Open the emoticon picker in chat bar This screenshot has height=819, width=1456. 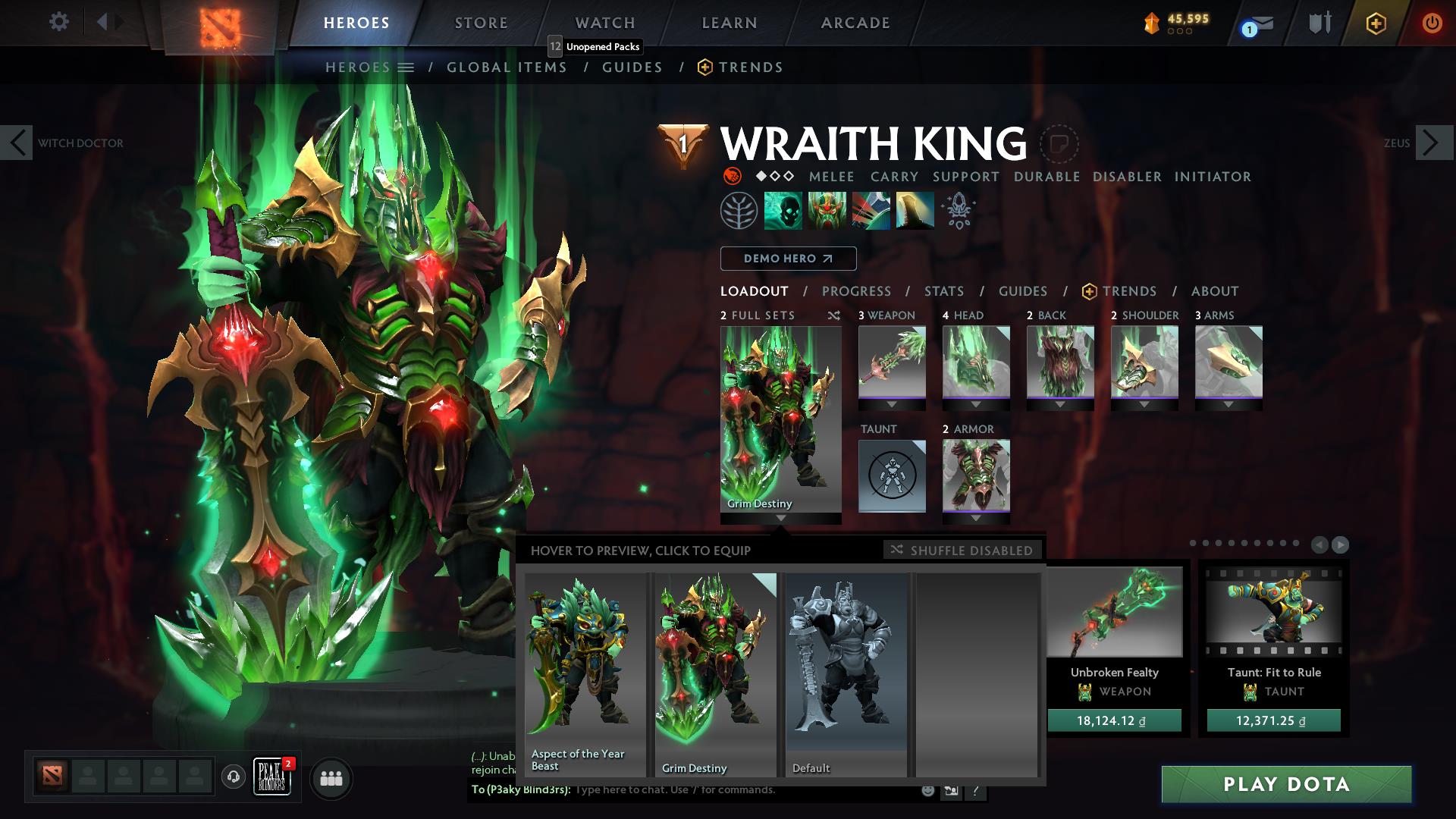[x=927, y=790]
